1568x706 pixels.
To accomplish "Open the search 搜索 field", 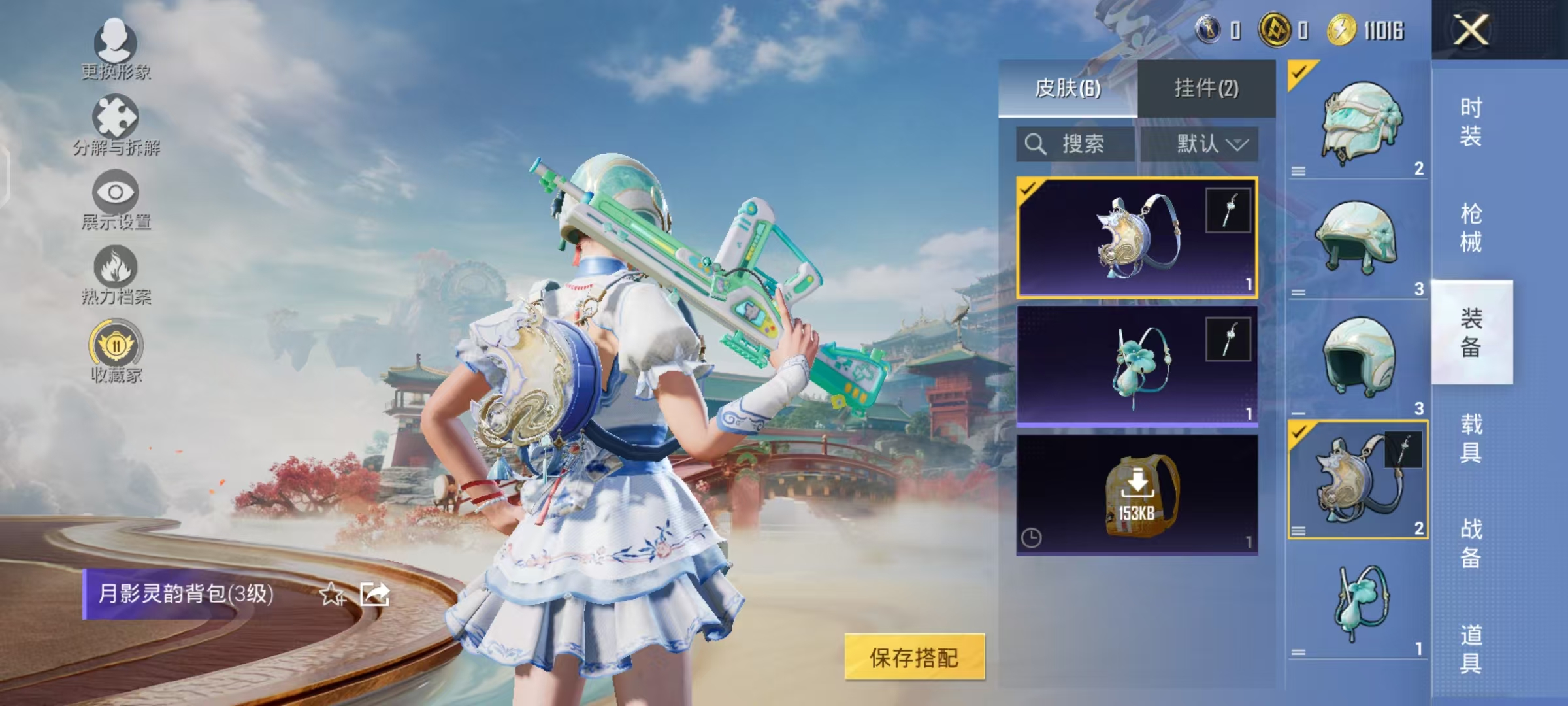I will tap(1075, 144).
